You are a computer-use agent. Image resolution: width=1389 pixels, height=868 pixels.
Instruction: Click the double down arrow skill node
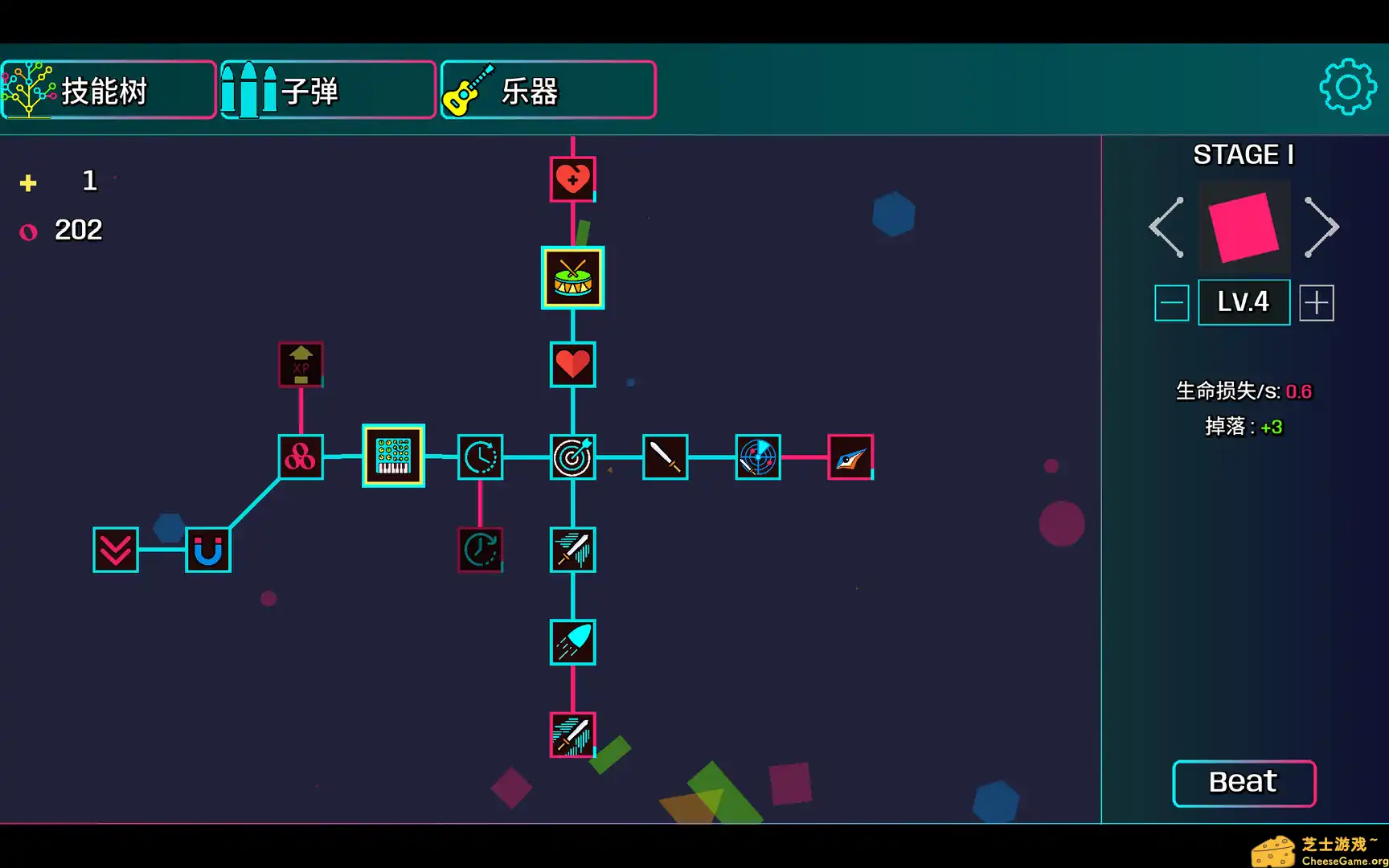[x=115, y=551]
